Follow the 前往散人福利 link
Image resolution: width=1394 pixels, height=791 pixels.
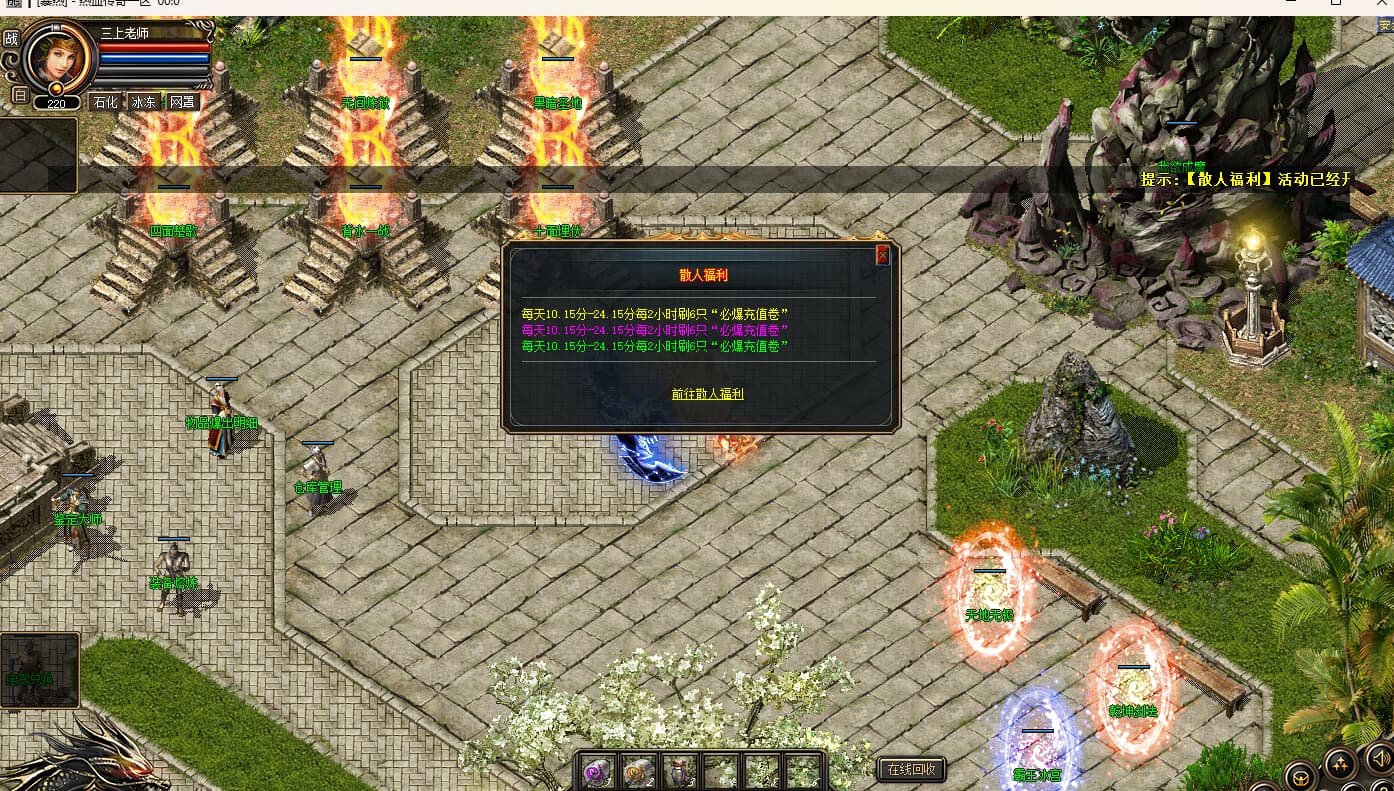click(707, 394)
